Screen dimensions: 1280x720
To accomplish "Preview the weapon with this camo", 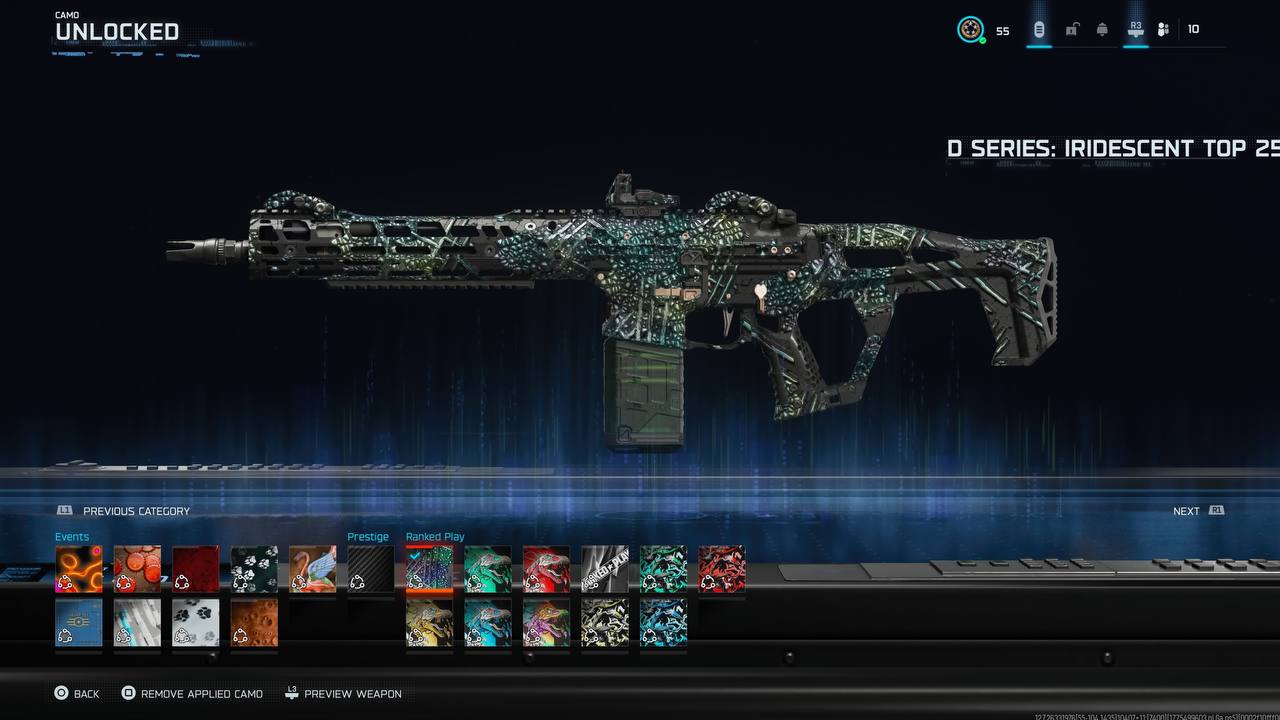I will point(343,693).
